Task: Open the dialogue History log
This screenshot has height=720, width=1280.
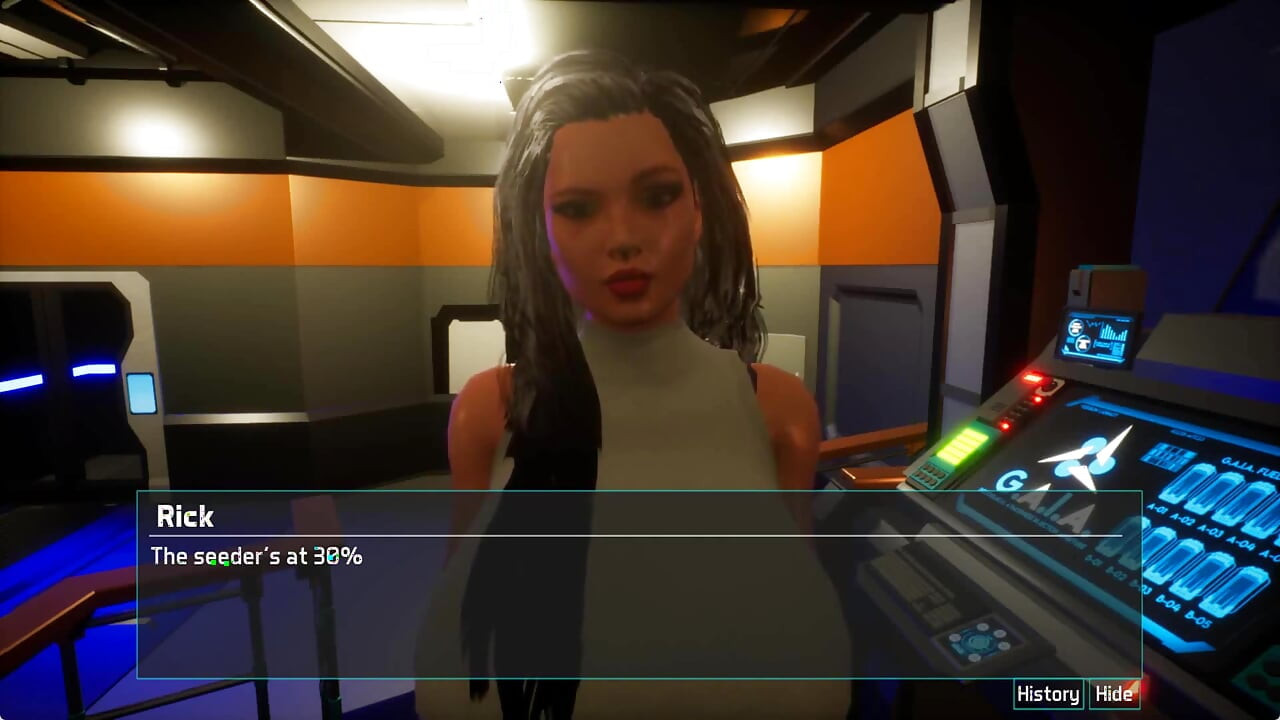Action: (x=1047, y=694)
